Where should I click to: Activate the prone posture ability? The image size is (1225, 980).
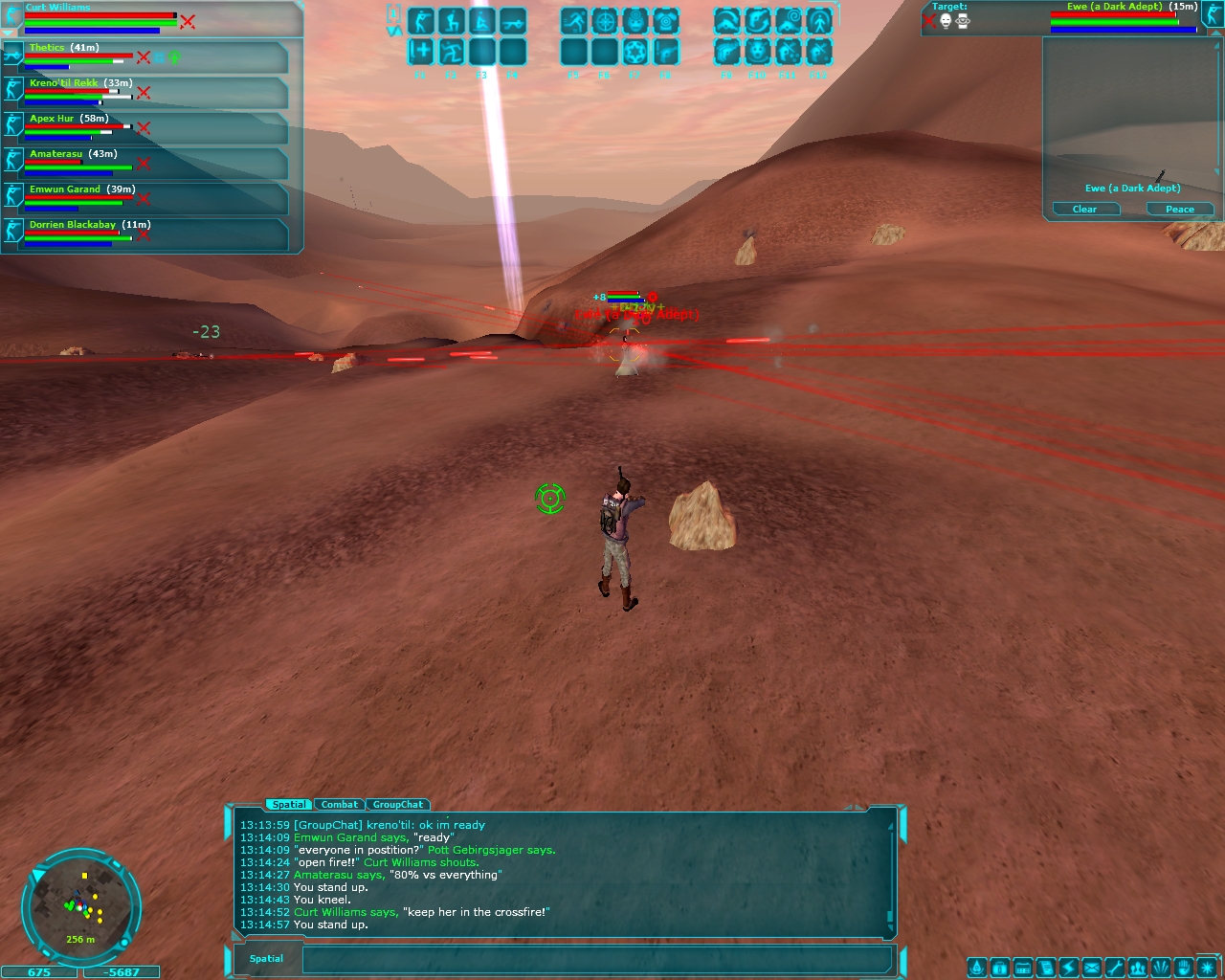click(x=513, y=21)
